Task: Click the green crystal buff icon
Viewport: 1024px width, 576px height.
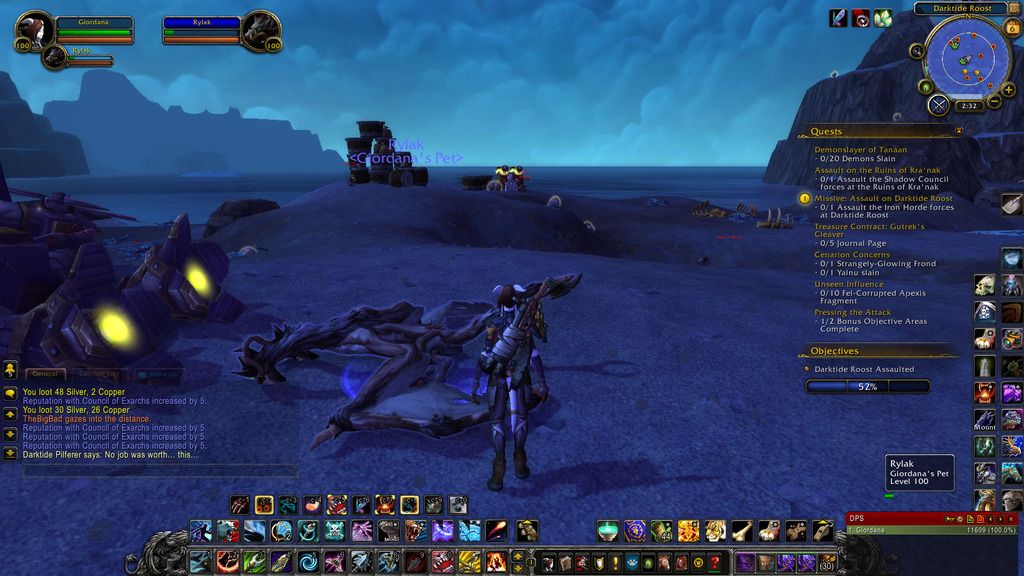Action: [883, 18]
